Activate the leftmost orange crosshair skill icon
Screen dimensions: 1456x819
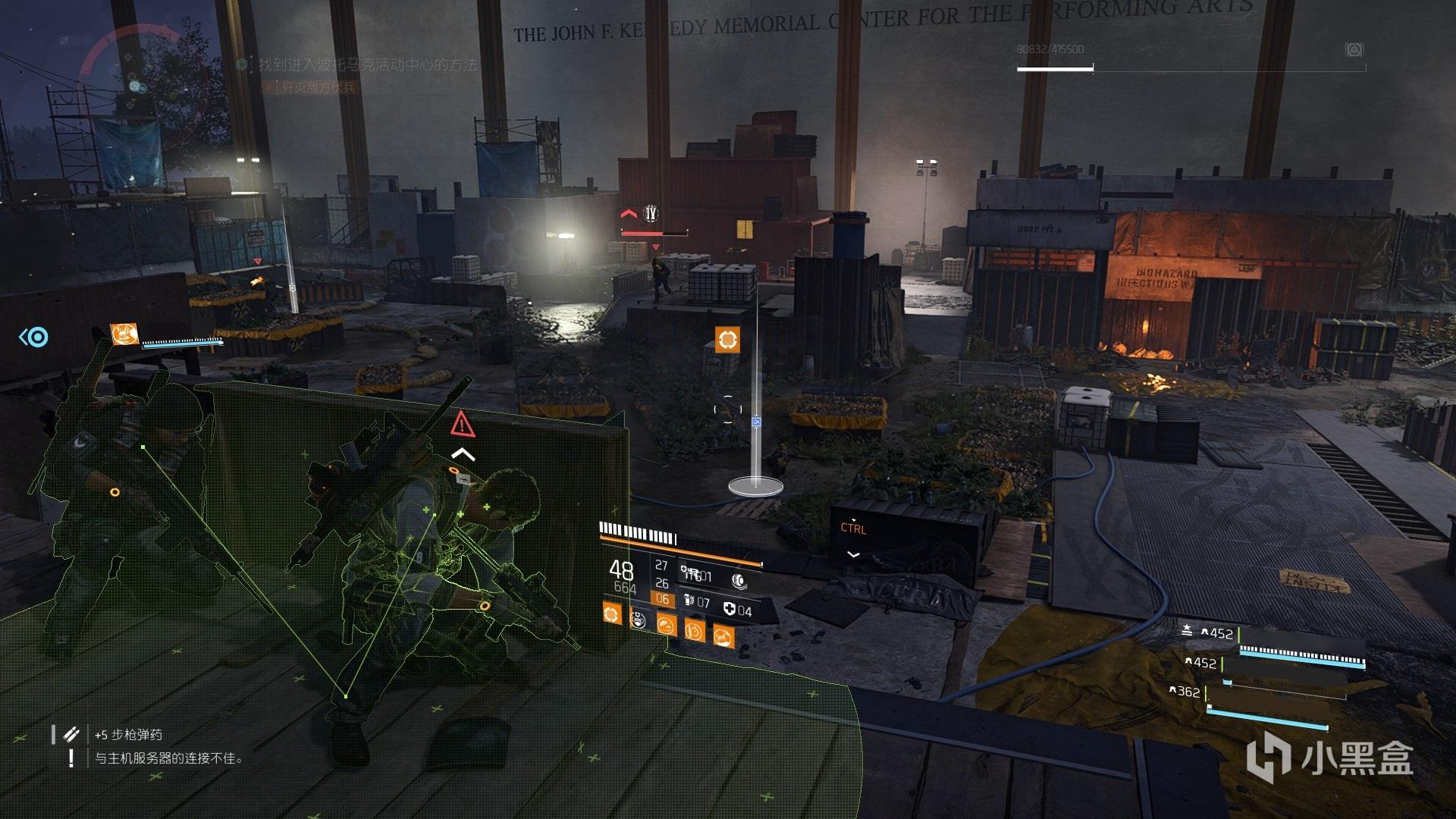[611, 613]
